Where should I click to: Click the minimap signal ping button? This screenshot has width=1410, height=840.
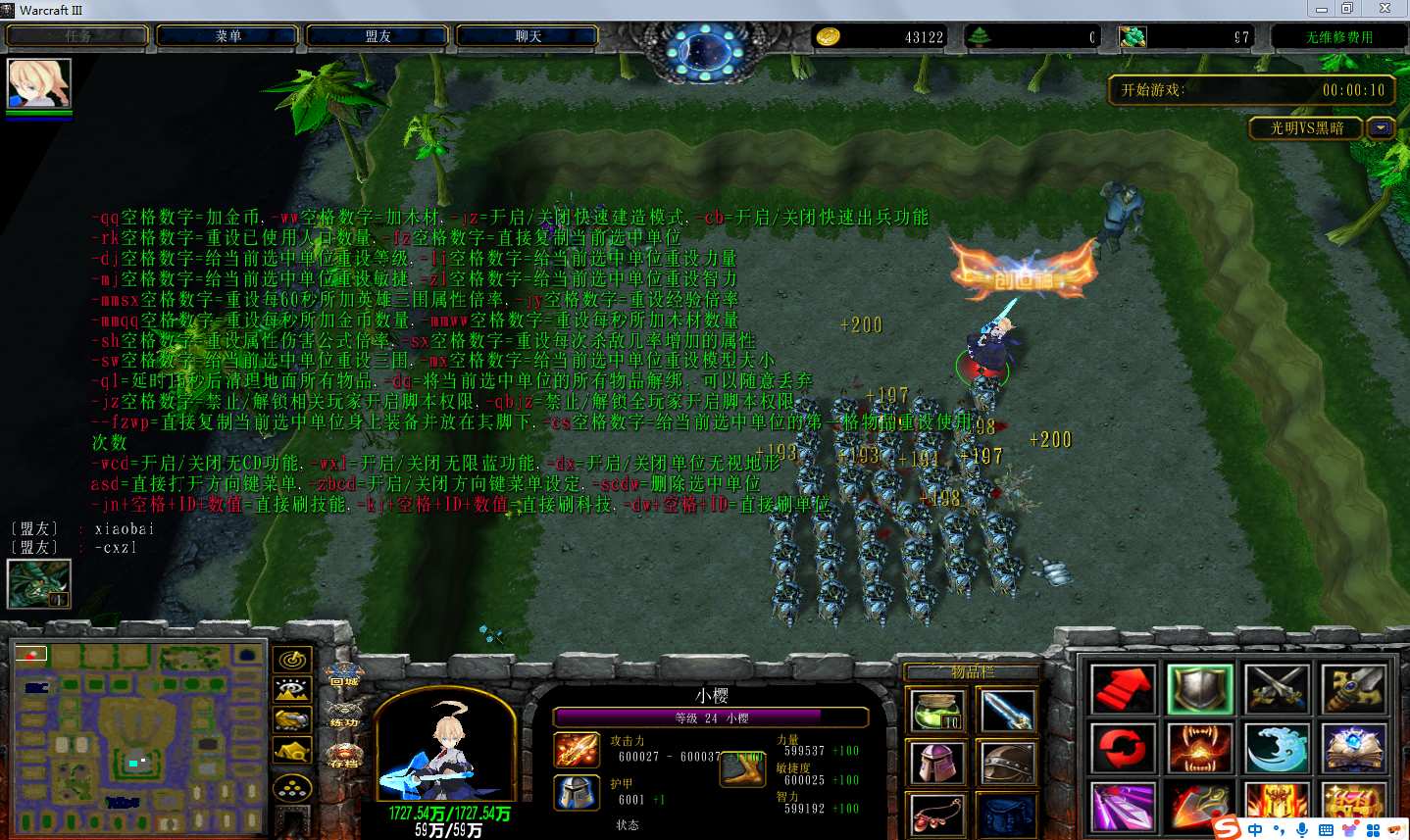click(291, 660)
